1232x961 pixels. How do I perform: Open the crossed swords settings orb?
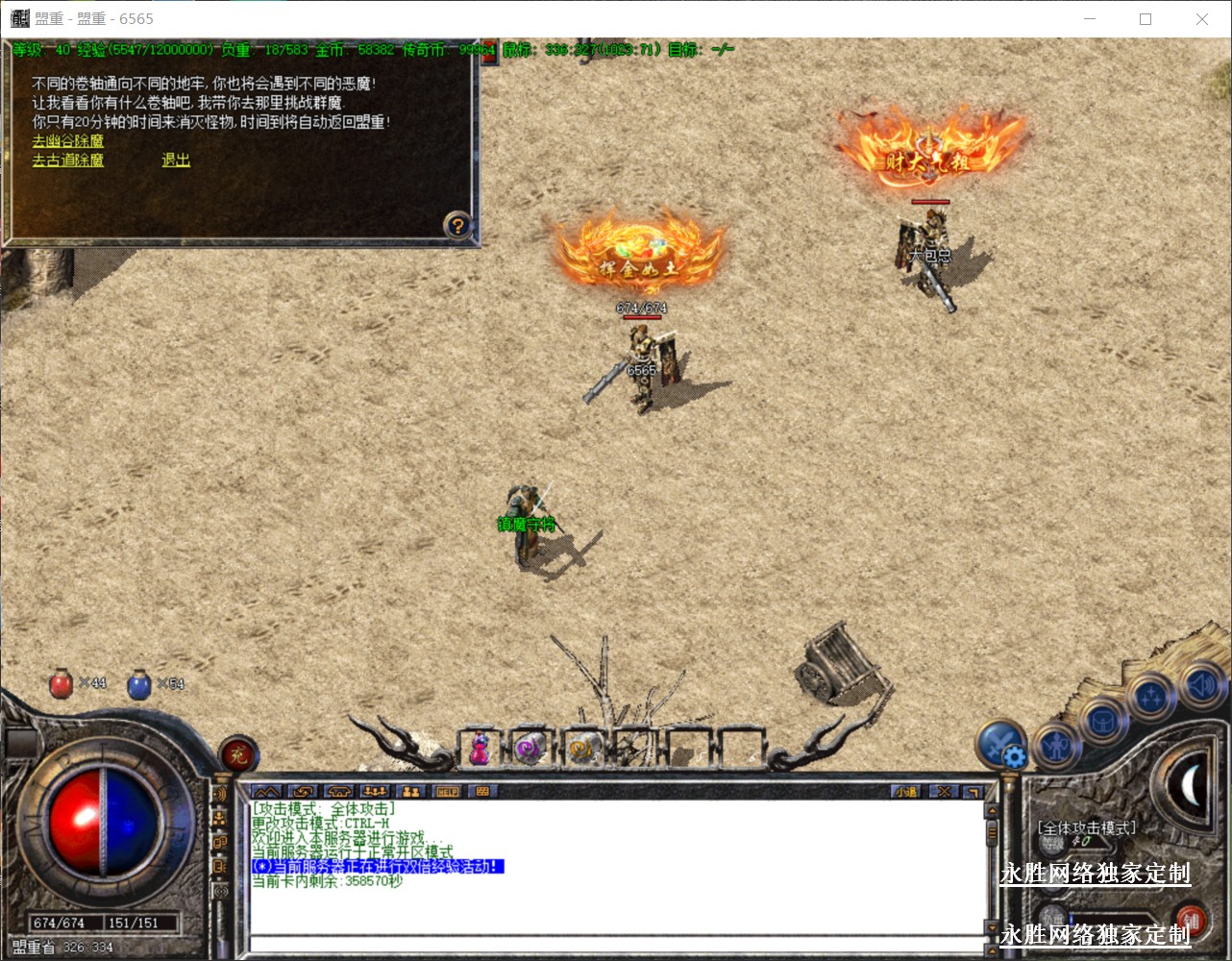(x=1000, y=744)
